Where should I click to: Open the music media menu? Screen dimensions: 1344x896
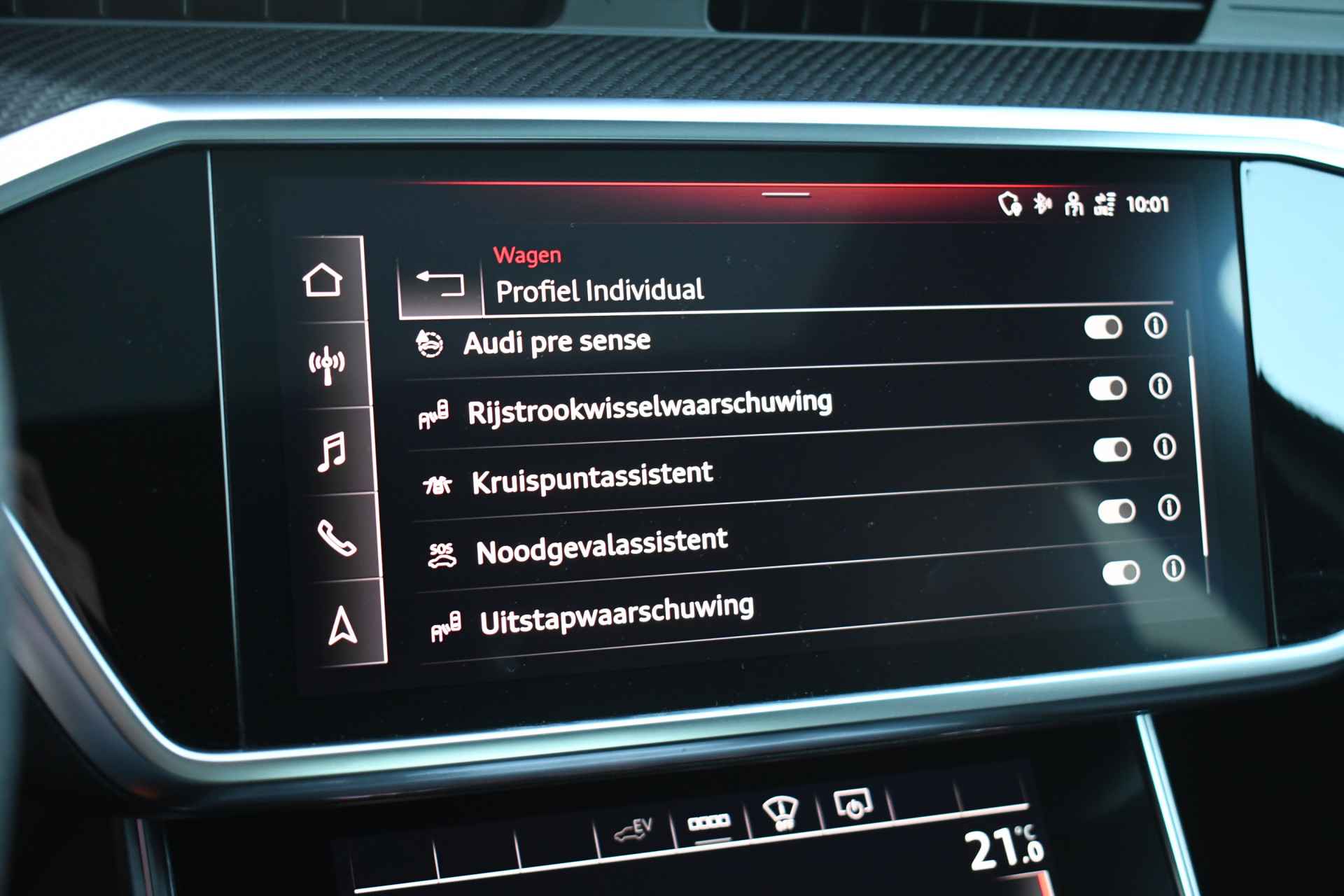tap(332, 451)
